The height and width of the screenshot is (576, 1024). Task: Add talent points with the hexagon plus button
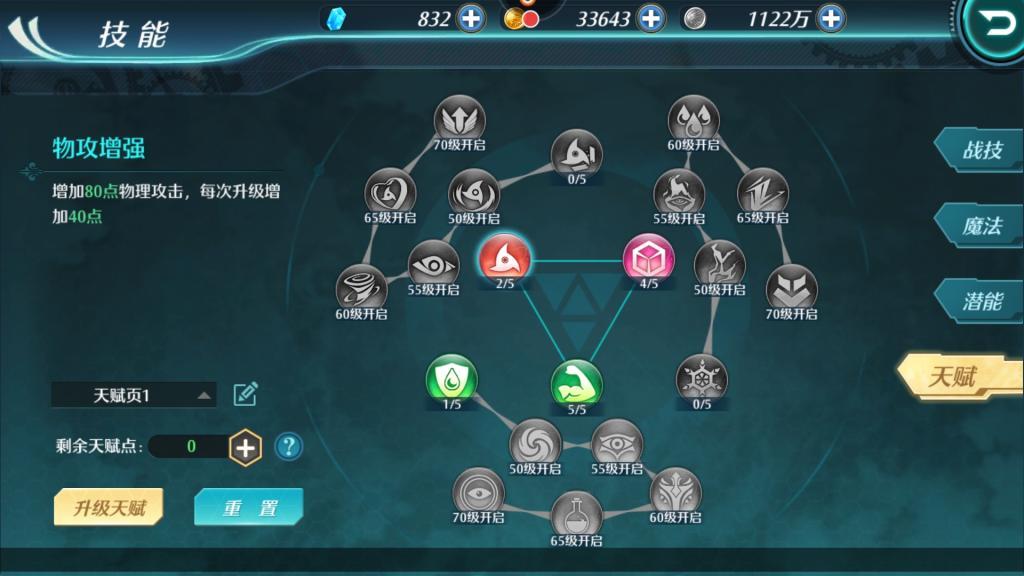point(245,446)
